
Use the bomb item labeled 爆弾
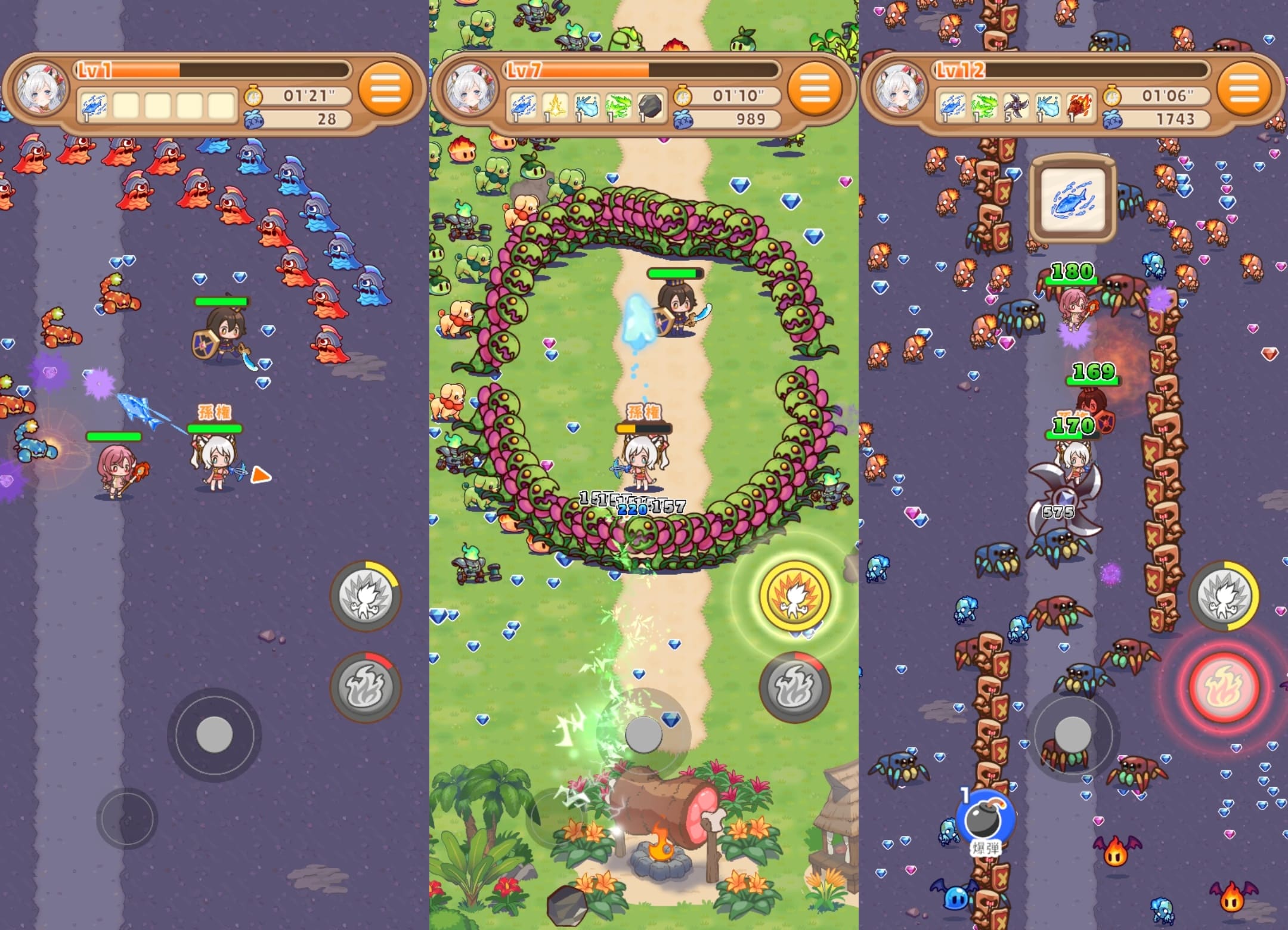coord(984,820)
